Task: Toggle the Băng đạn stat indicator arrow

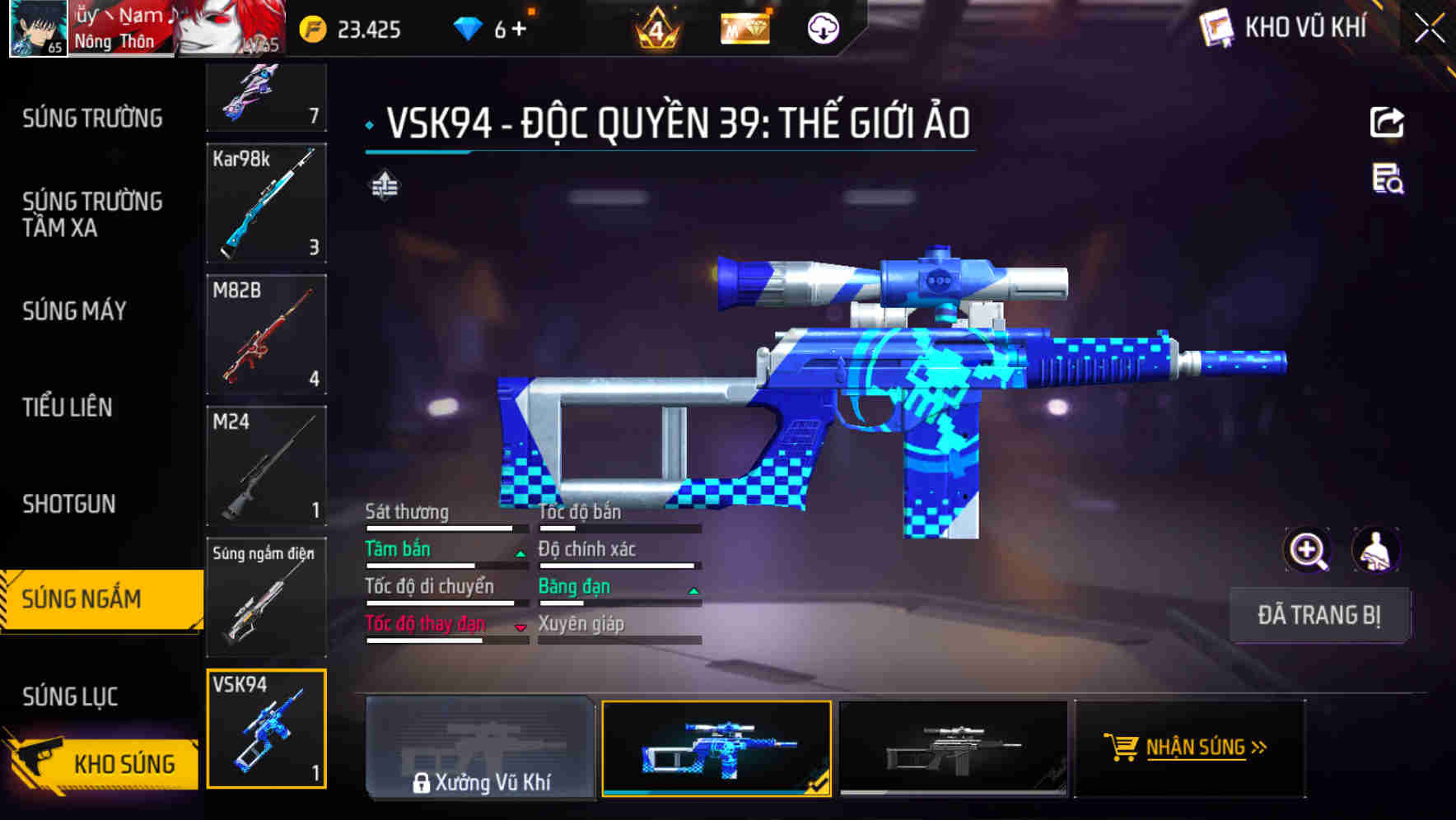Action: 693,590
